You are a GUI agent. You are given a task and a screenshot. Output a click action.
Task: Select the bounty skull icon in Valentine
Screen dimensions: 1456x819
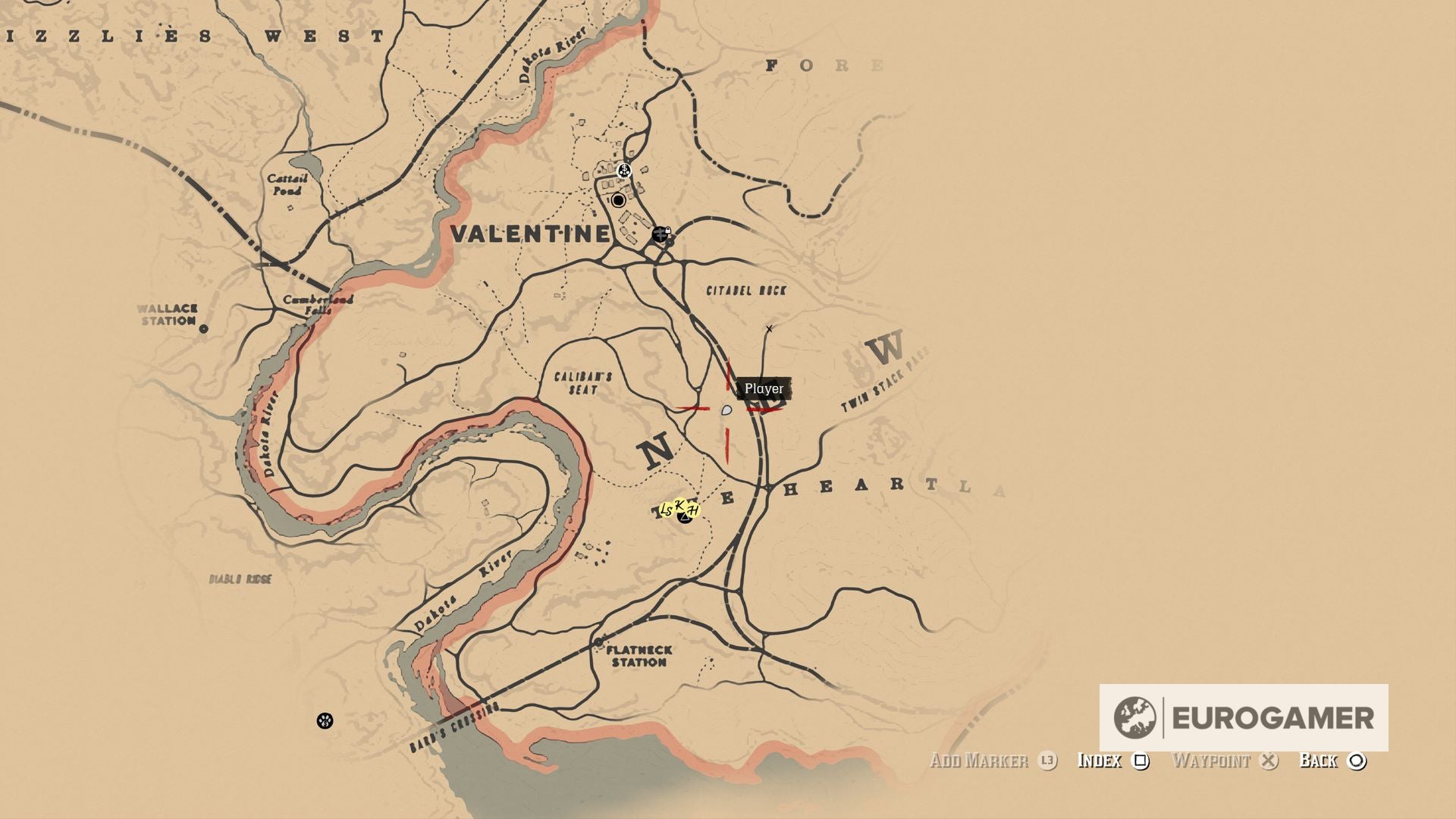[x=625, y=171]
